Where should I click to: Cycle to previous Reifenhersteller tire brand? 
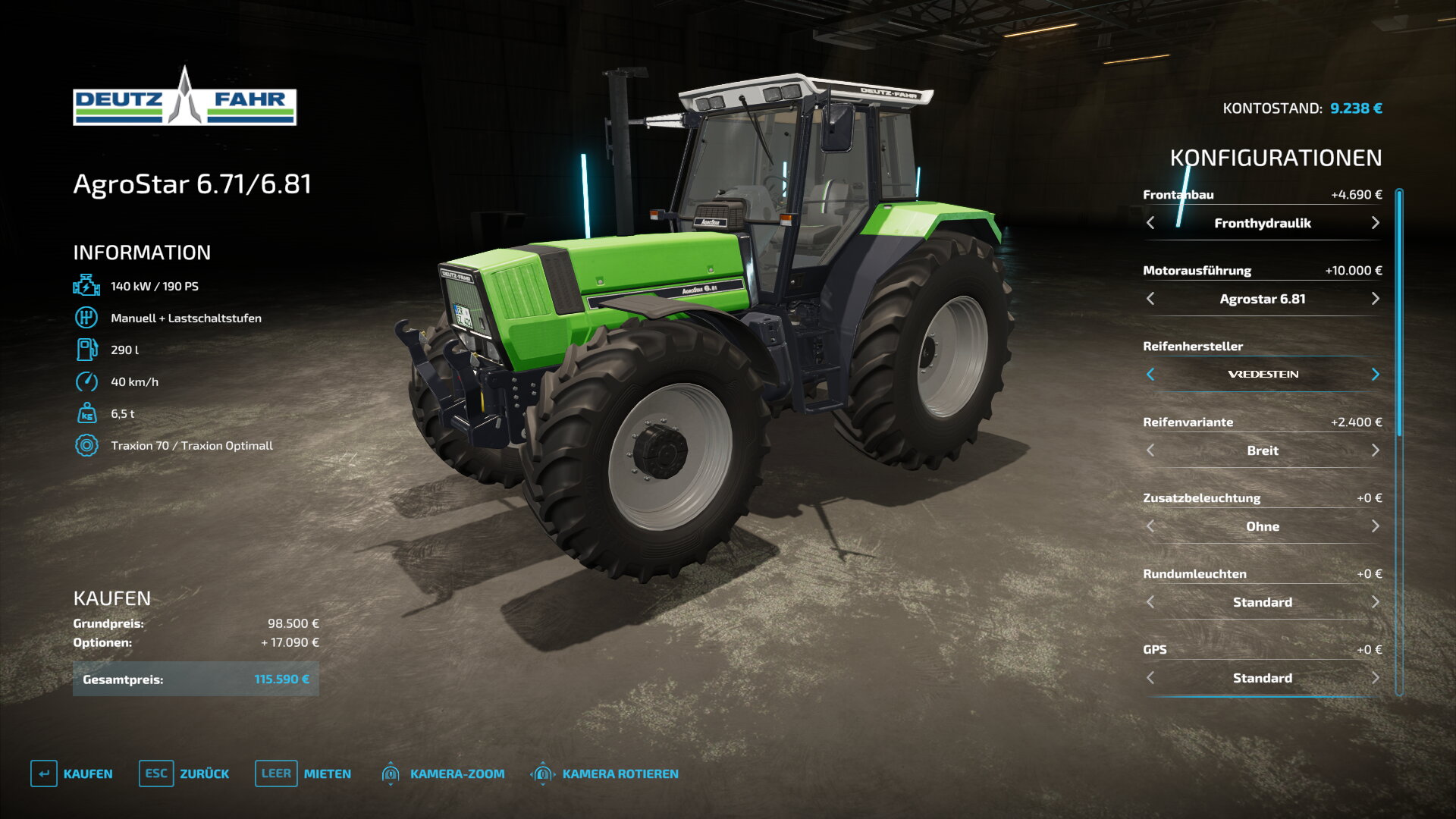tap(1150, 375)
